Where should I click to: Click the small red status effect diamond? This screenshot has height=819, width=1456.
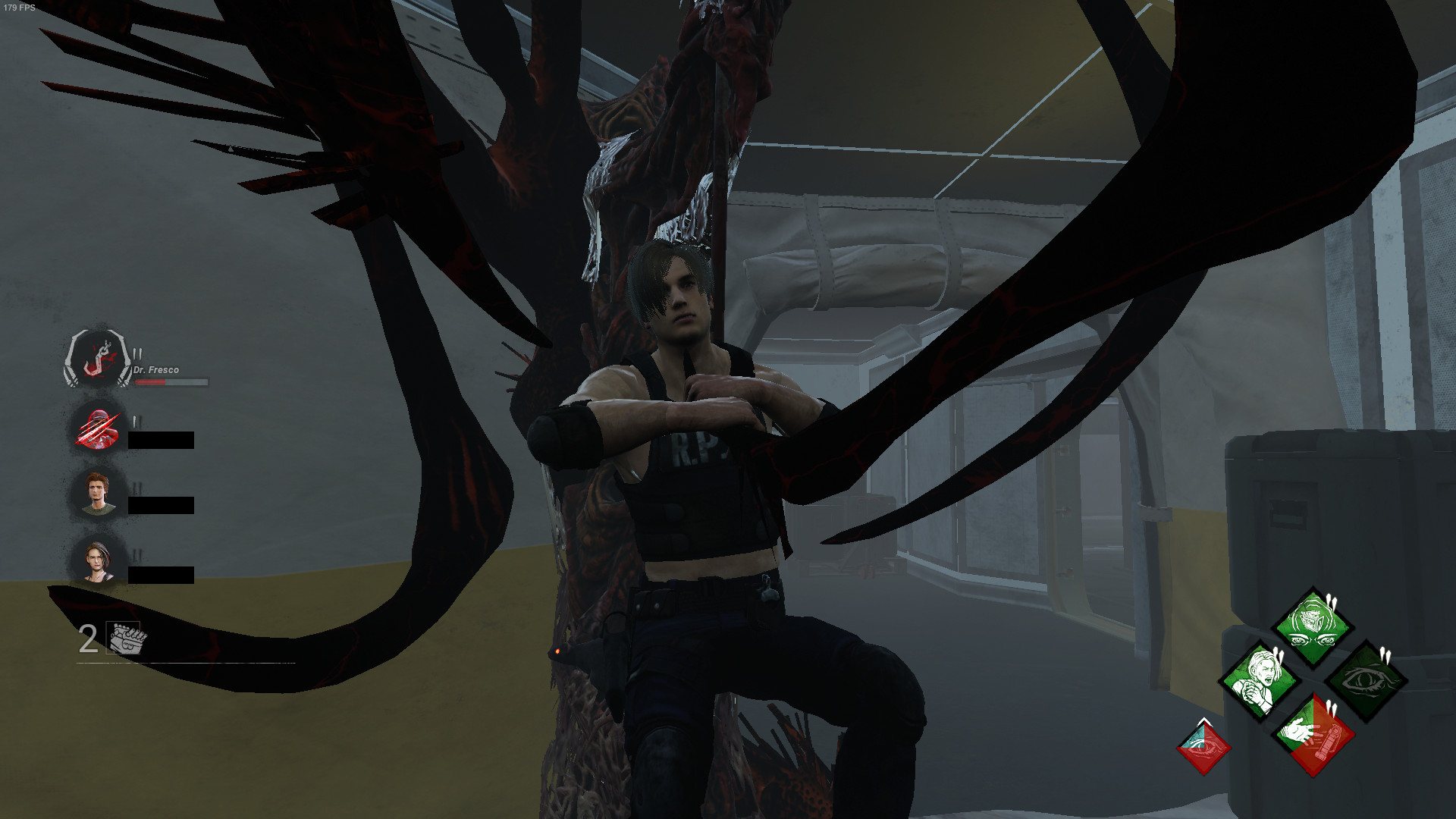click(1203, 748)
